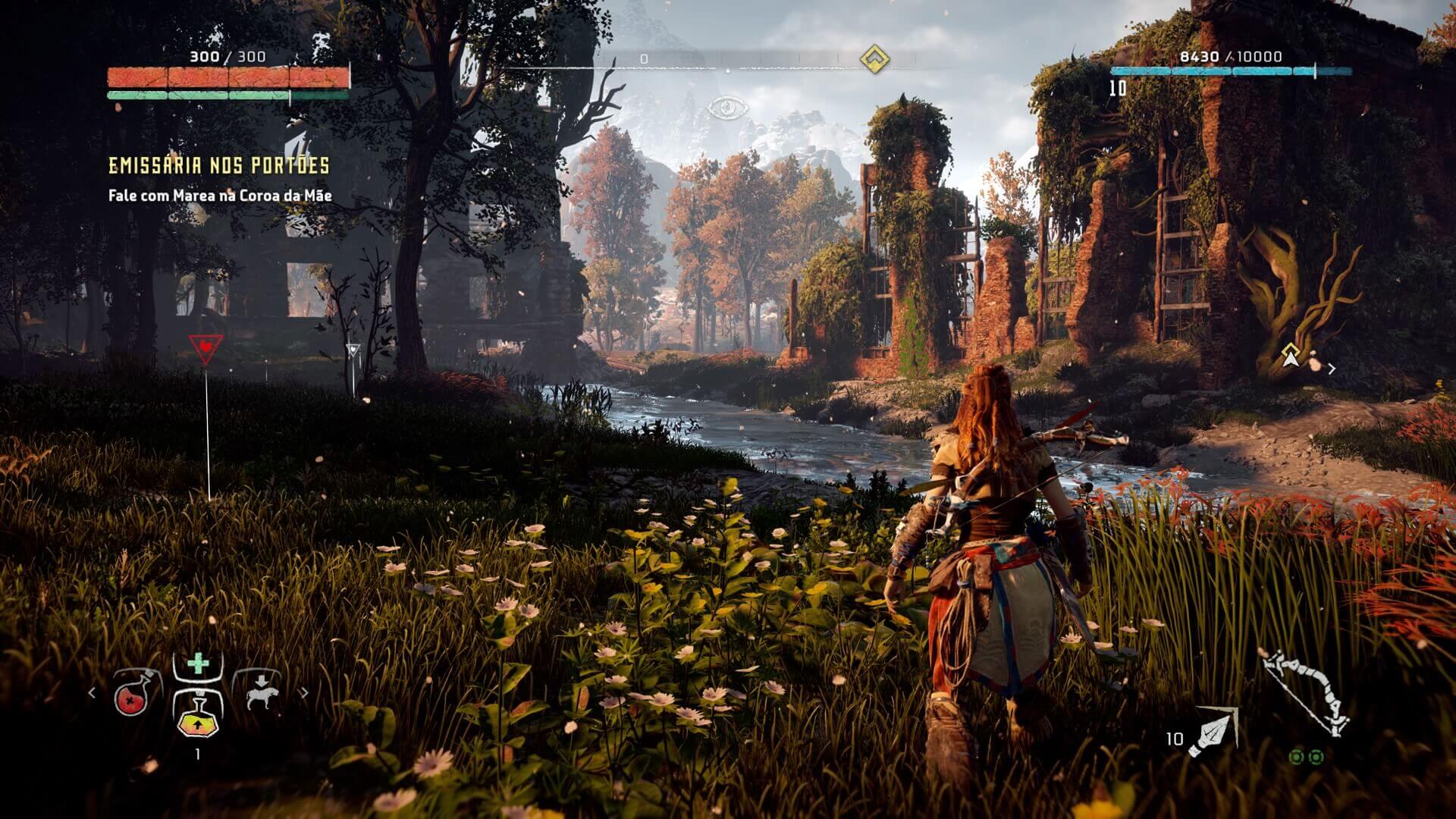Cycle quick items with the left arrow

(93, 692)
